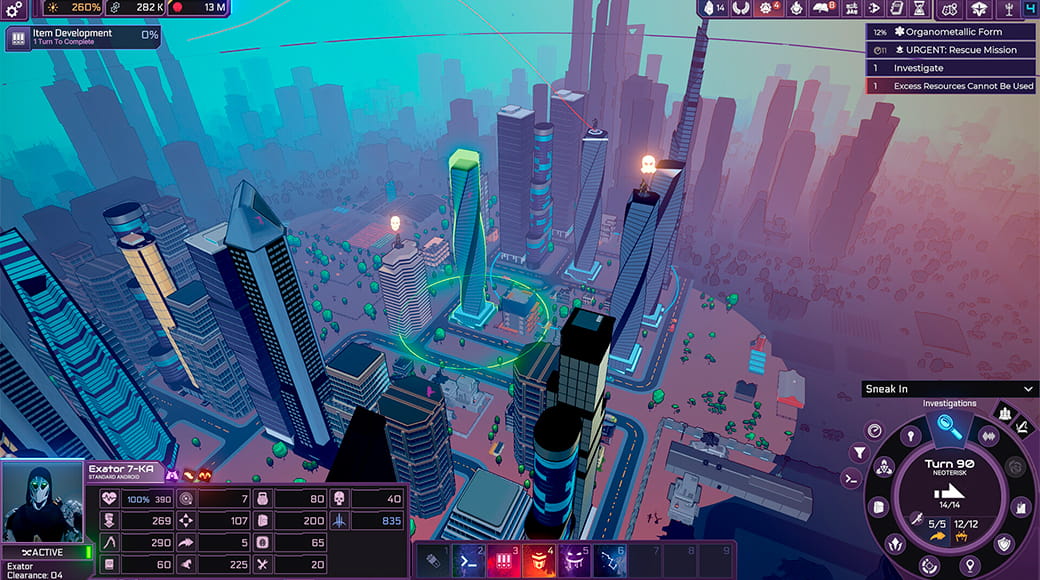
Task: Click the funnel filter icon
Action: click(x=858, y=453)
